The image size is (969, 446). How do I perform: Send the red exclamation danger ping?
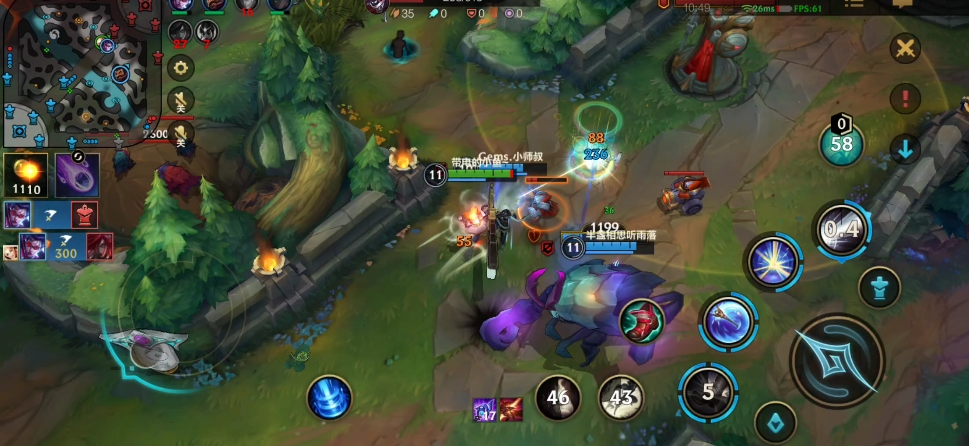pos(905,99)
